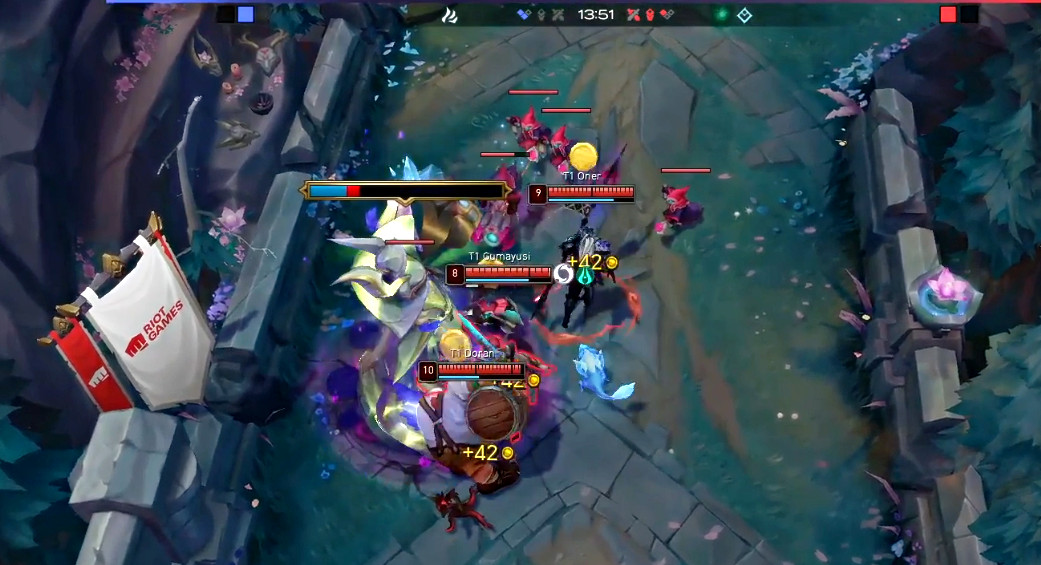Click the teal diamond icon in top bar
This screenshot has width=1041, height=565.
[744, 15]
